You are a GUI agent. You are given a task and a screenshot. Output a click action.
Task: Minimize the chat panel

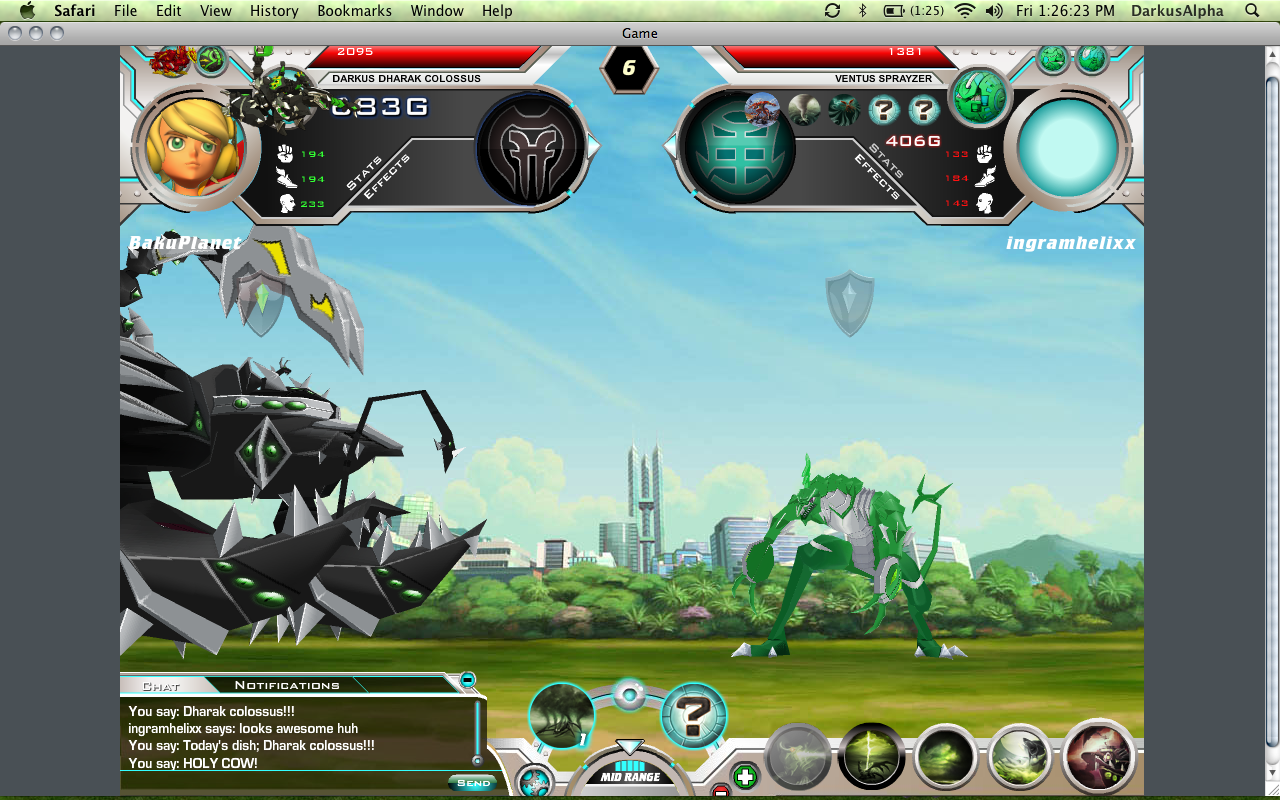467,680
